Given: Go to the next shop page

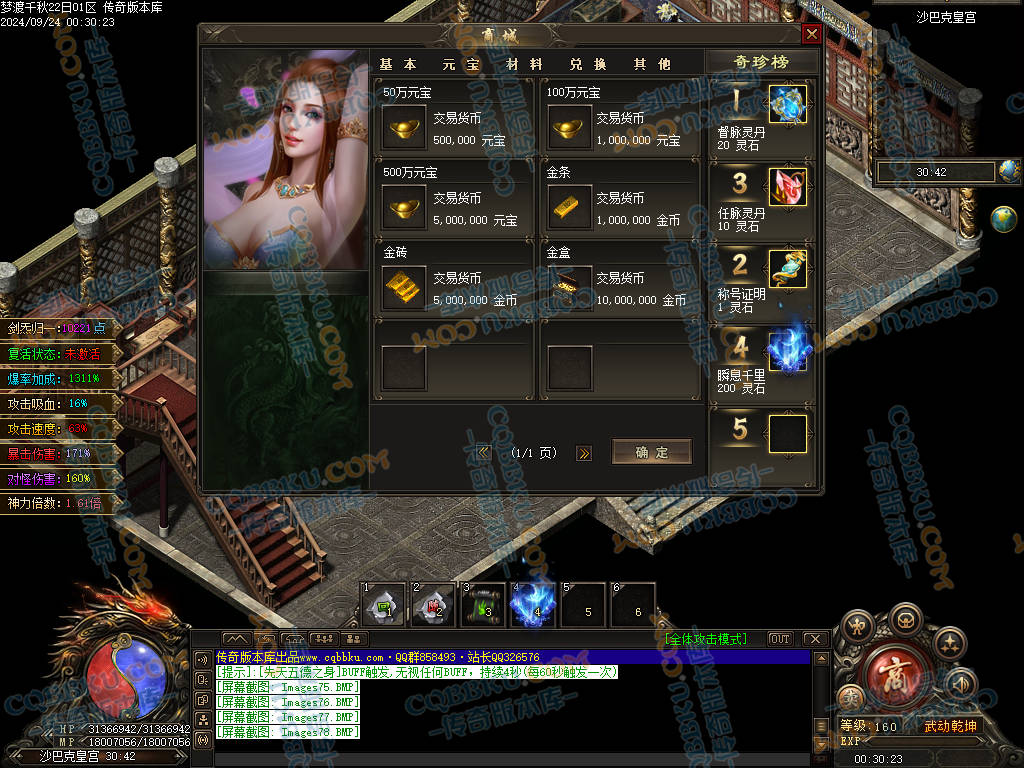Looking at the screenshot, I should (584, 453).
